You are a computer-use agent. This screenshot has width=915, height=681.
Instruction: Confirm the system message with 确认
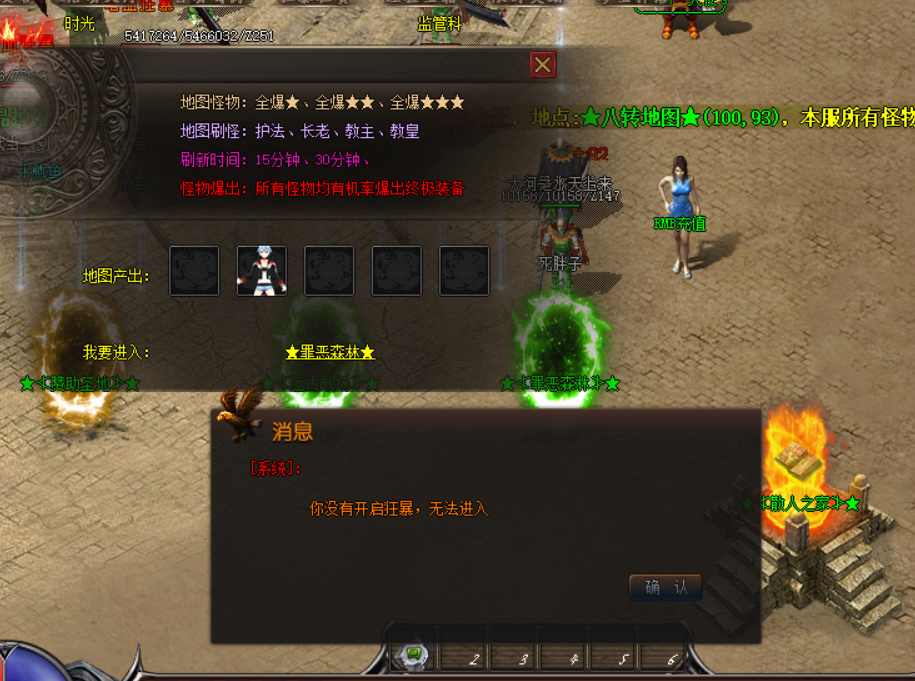click(x=666, y=587)
